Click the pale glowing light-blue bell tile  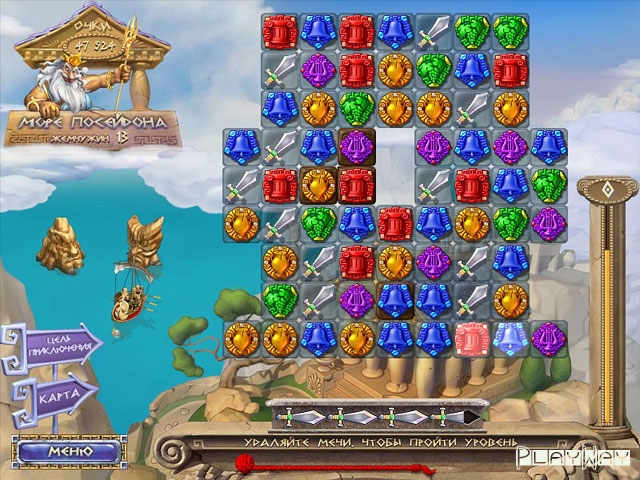[509, 336]
